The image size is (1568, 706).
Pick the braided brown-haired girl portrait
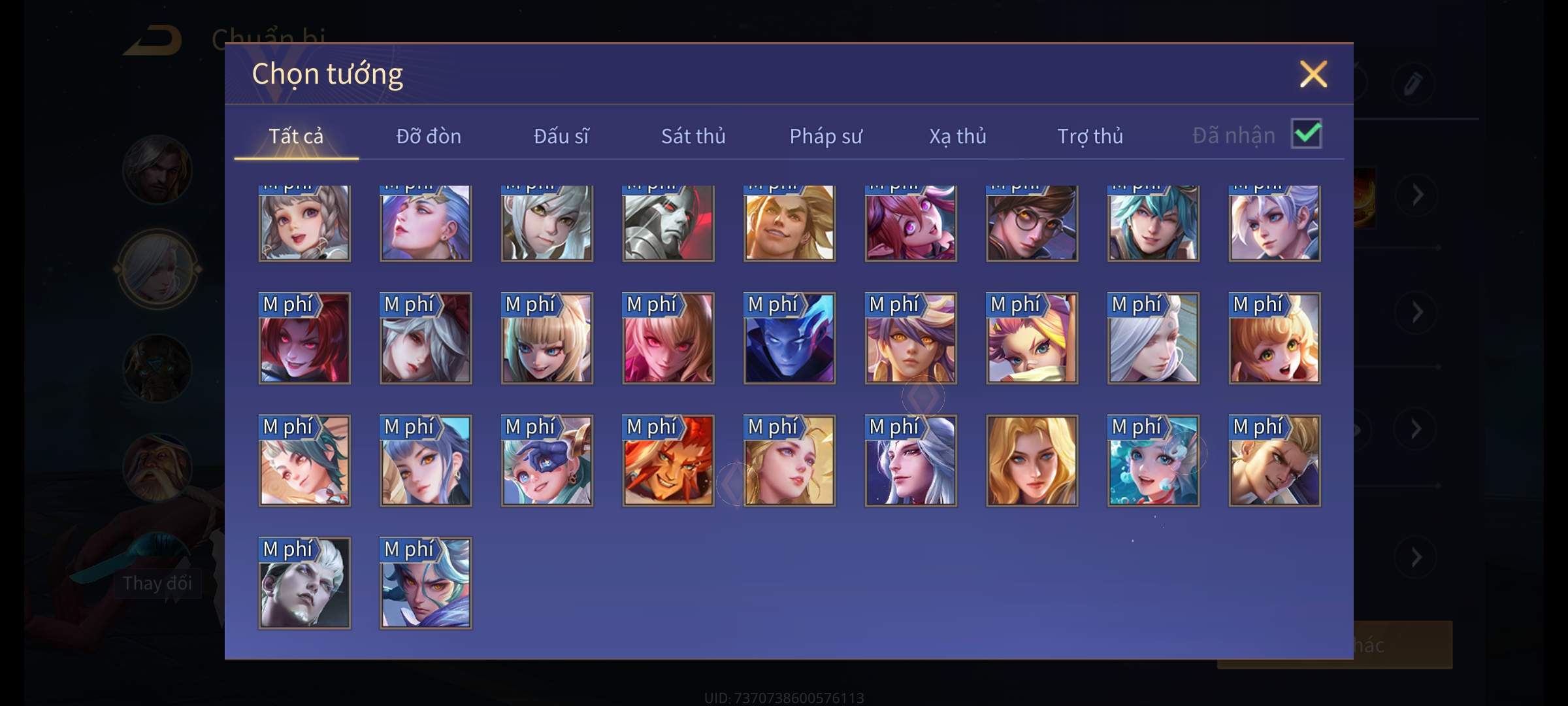tap(304, 223)
